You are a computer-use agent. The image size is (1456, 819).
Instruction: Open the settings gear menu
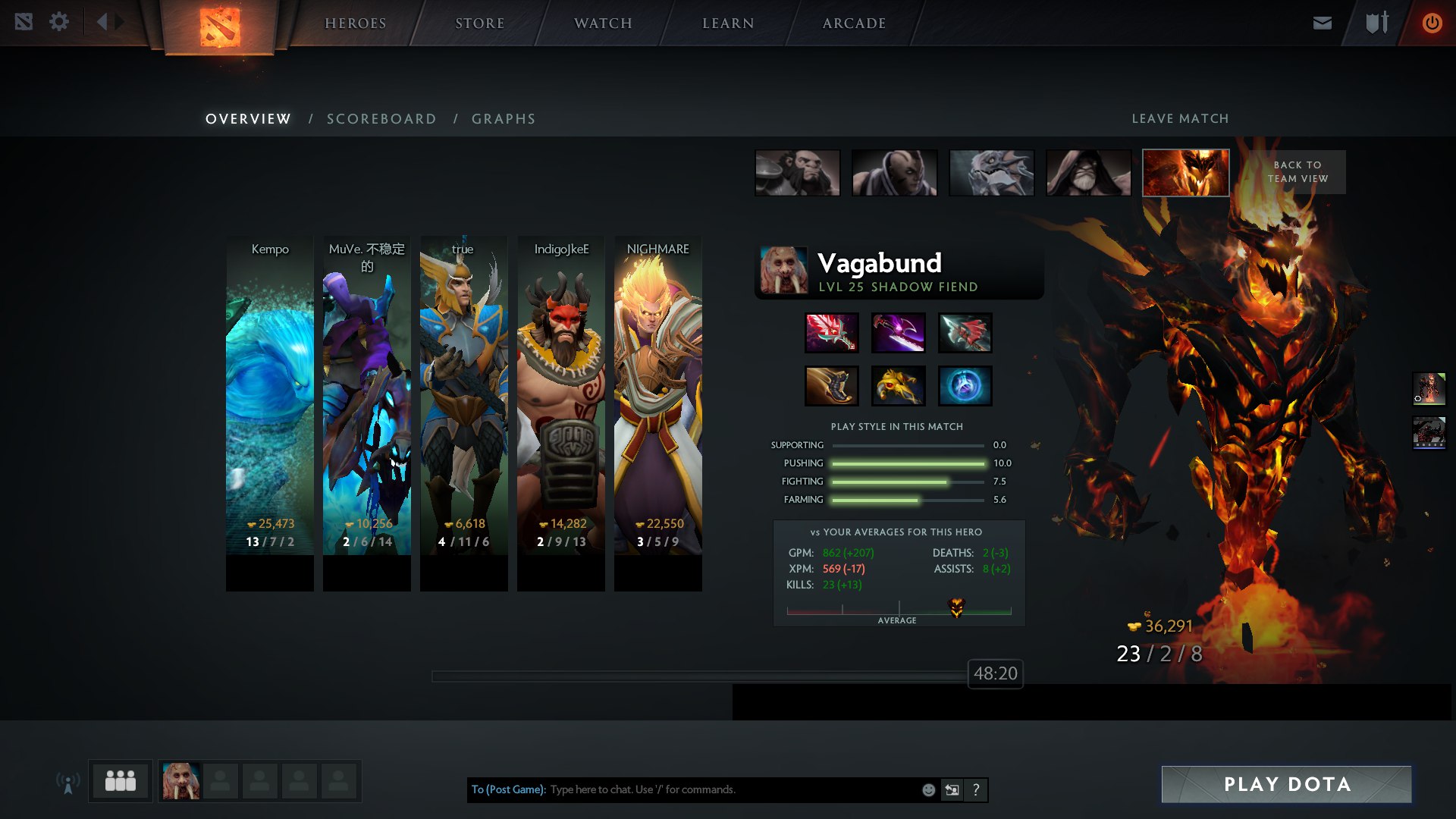(59, 22)
